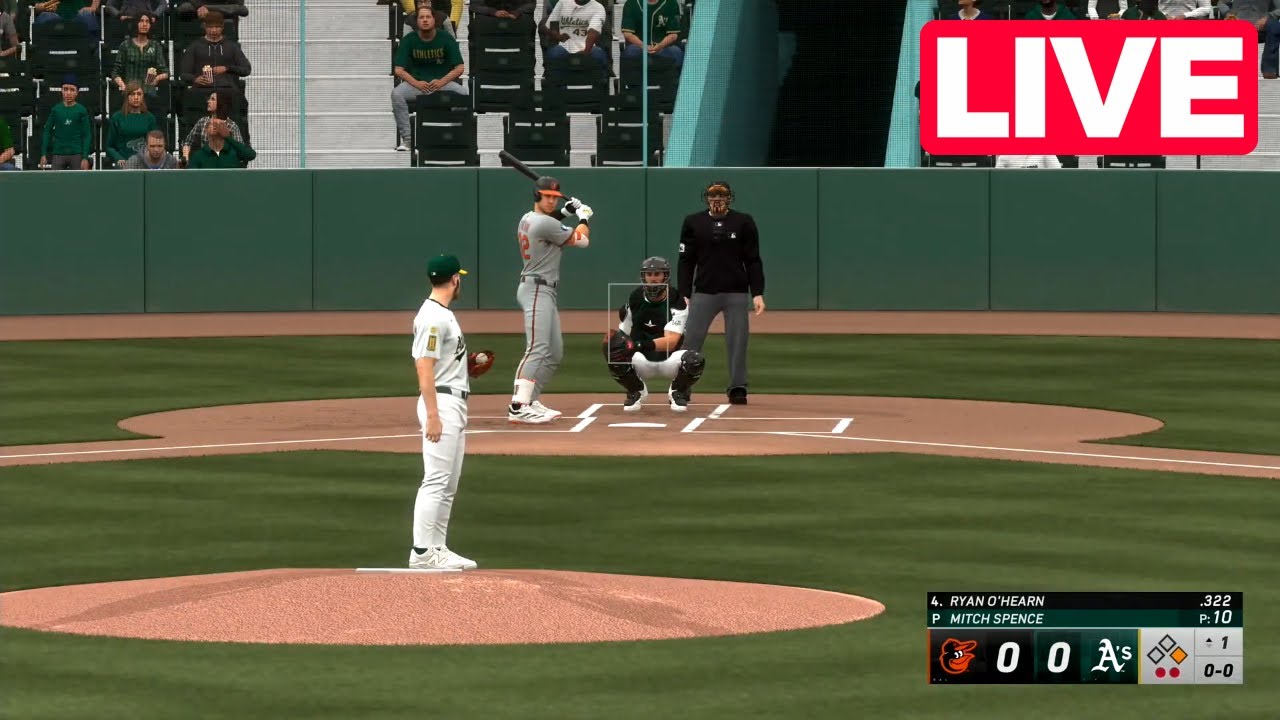Image resolution: width=1280 pixels, height=720 pixels.
Task: Toggle the top-of-inning arrow indicator
Action: coord(1208,643)
